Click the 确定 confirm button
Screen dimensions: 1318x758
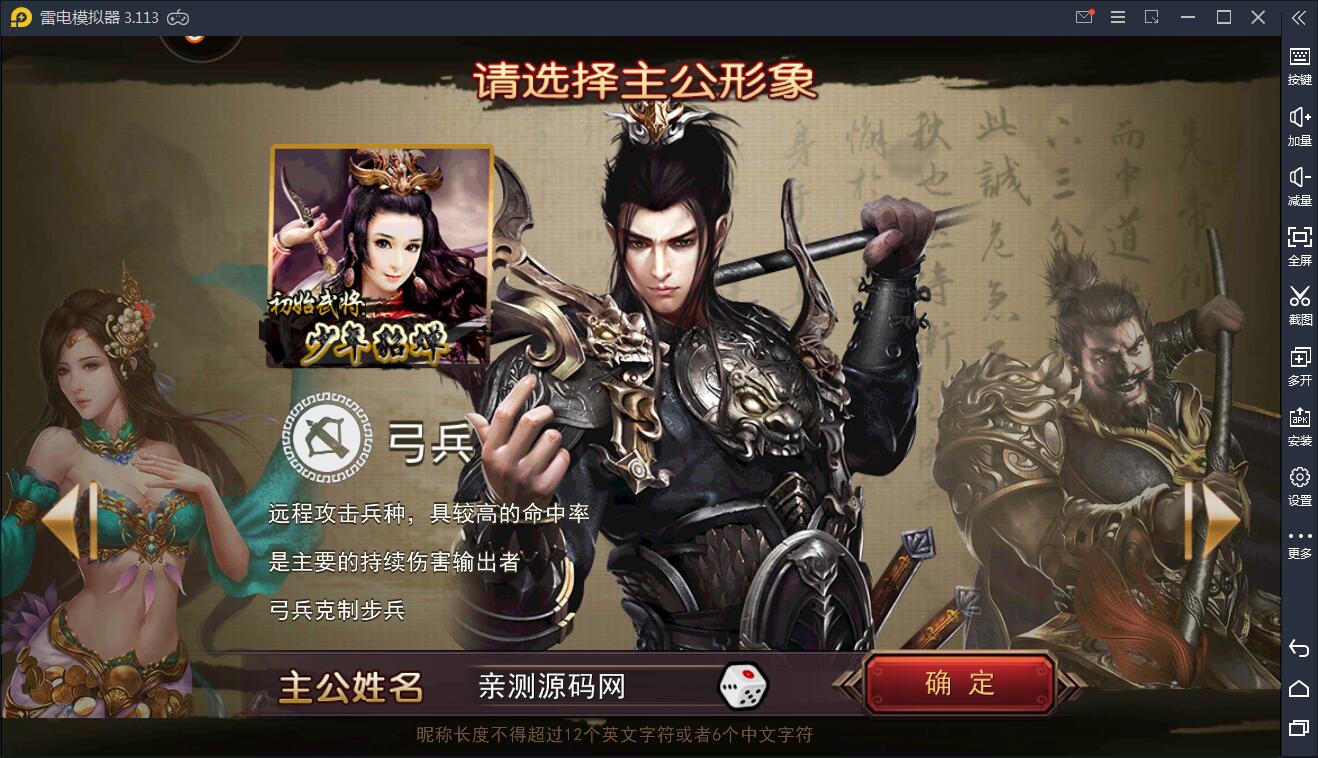(959, 684)
